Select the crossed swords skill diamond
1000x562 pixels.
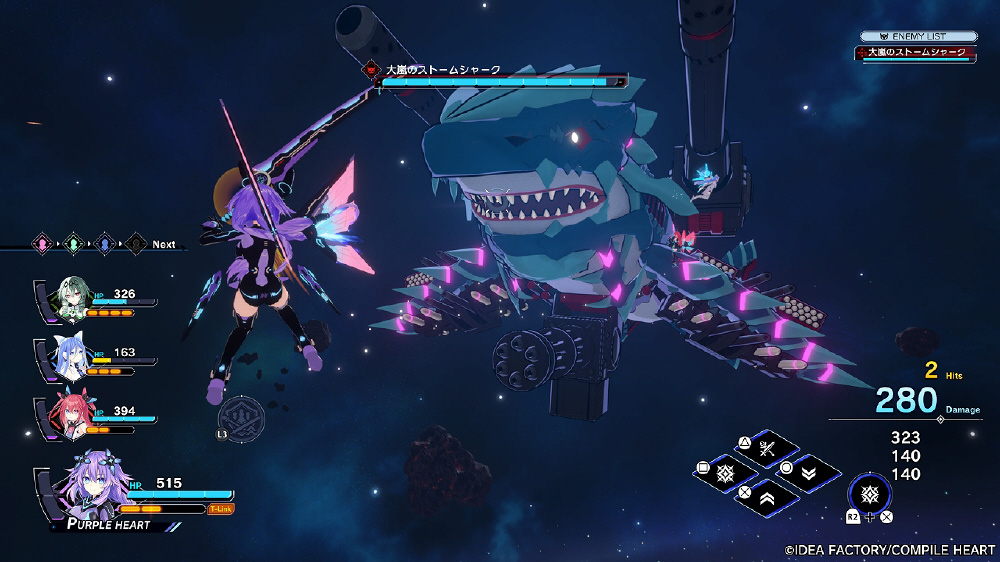tap(767, 447)
